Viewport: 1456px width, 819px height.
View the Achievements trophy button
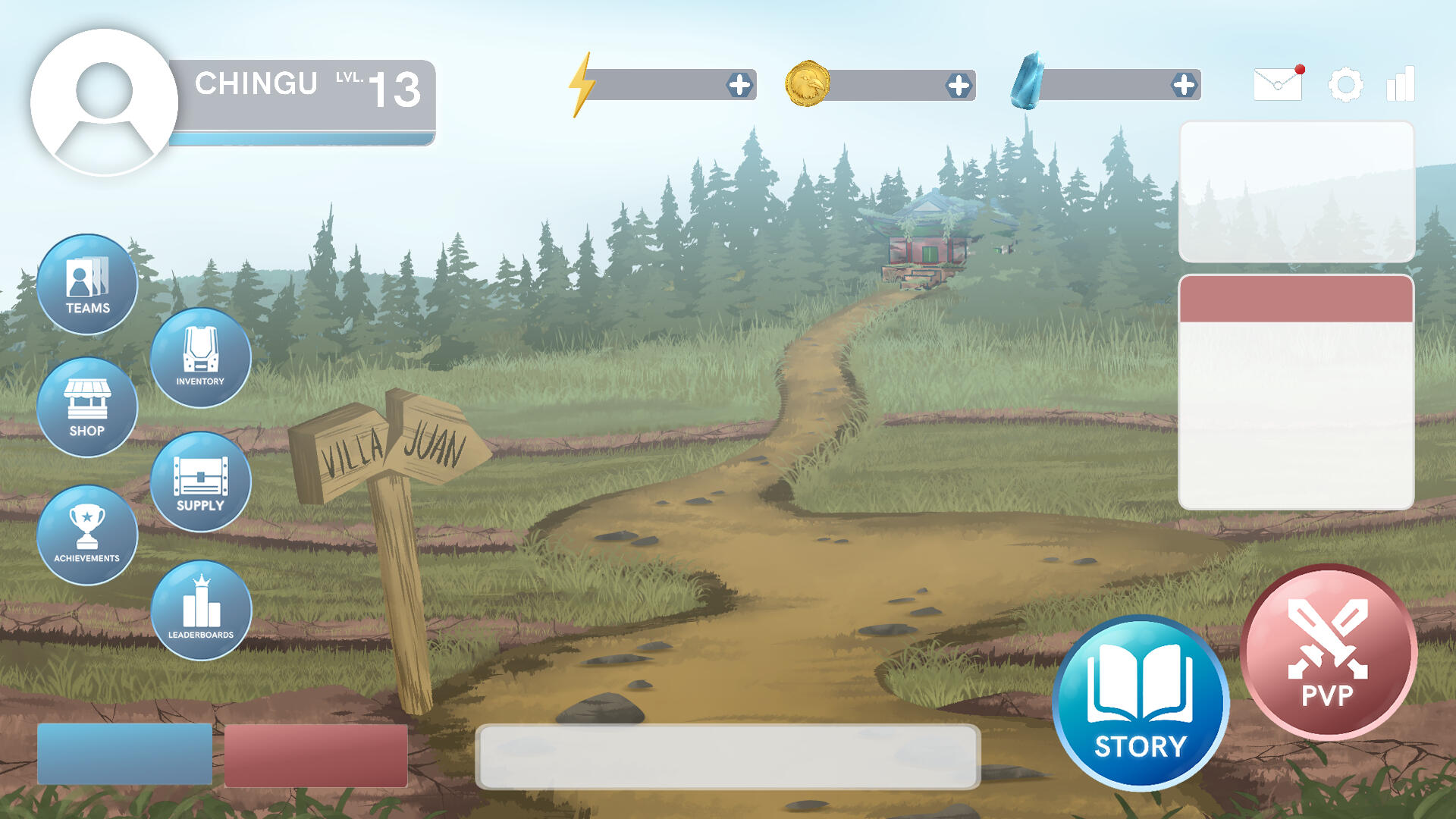coord(87,535)
